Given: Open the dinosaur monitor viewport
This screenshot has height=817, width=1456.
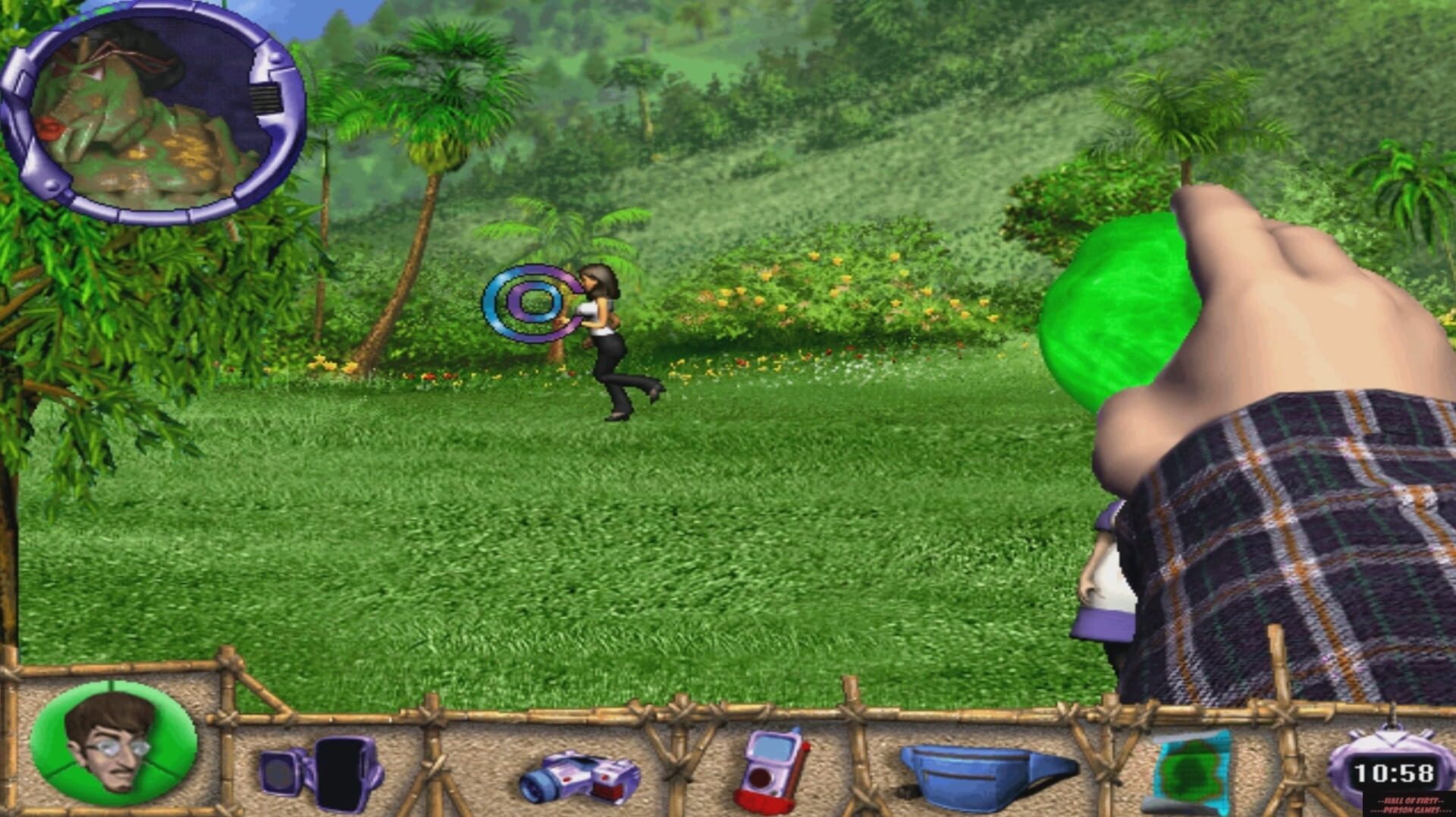Looking at the screenshot, I should point(144,114).
